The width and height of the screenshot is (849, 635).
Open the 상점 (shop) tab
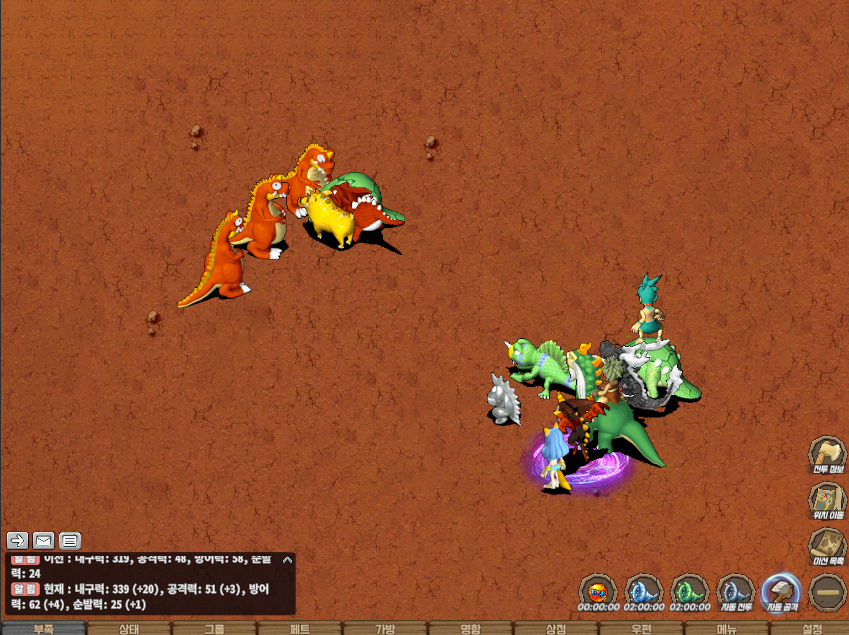[x=556, y=628]
